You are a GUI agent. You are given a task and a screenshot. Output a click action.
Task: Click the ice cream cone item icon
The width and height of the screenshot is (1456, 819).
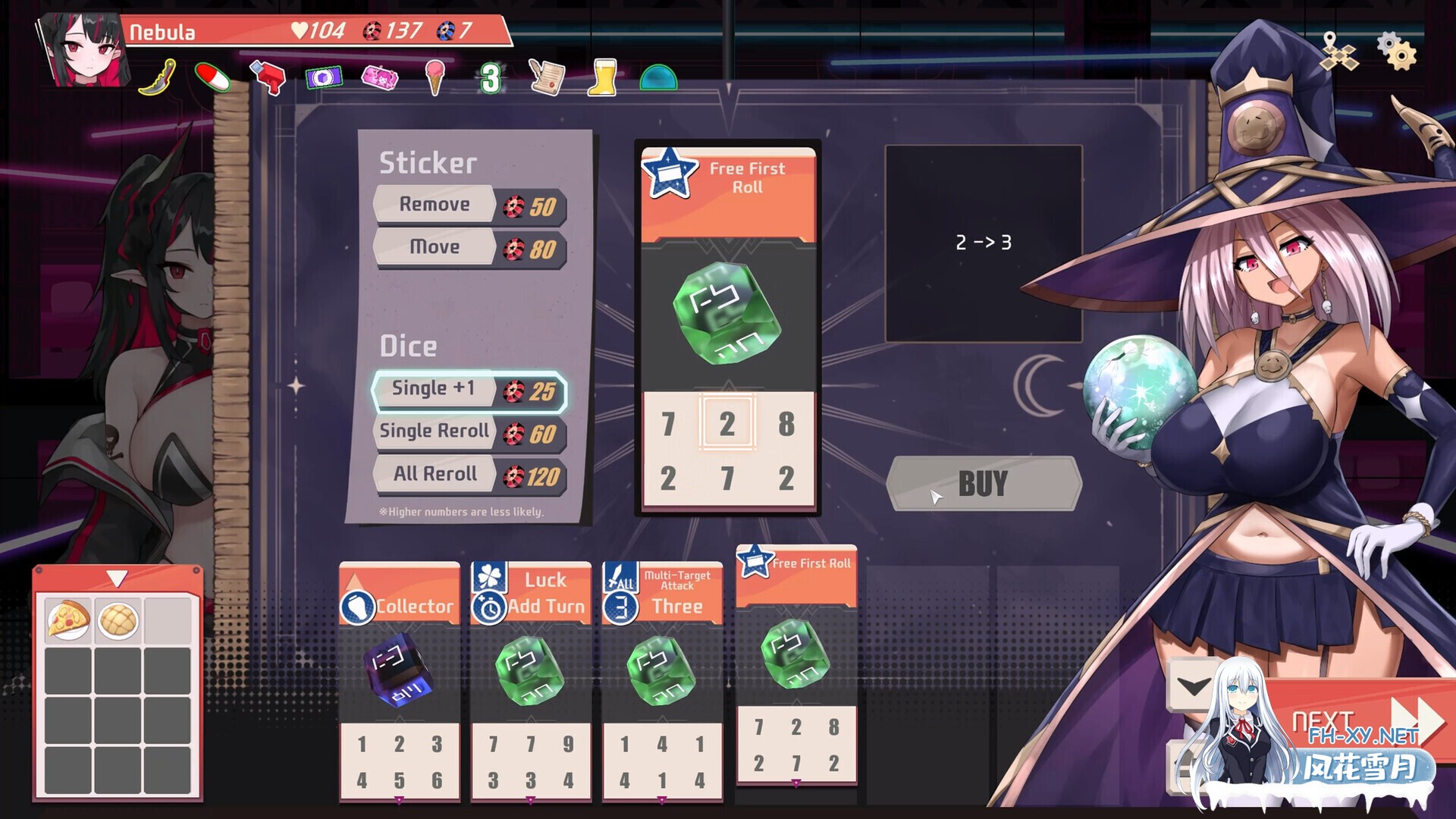(435, 76)
